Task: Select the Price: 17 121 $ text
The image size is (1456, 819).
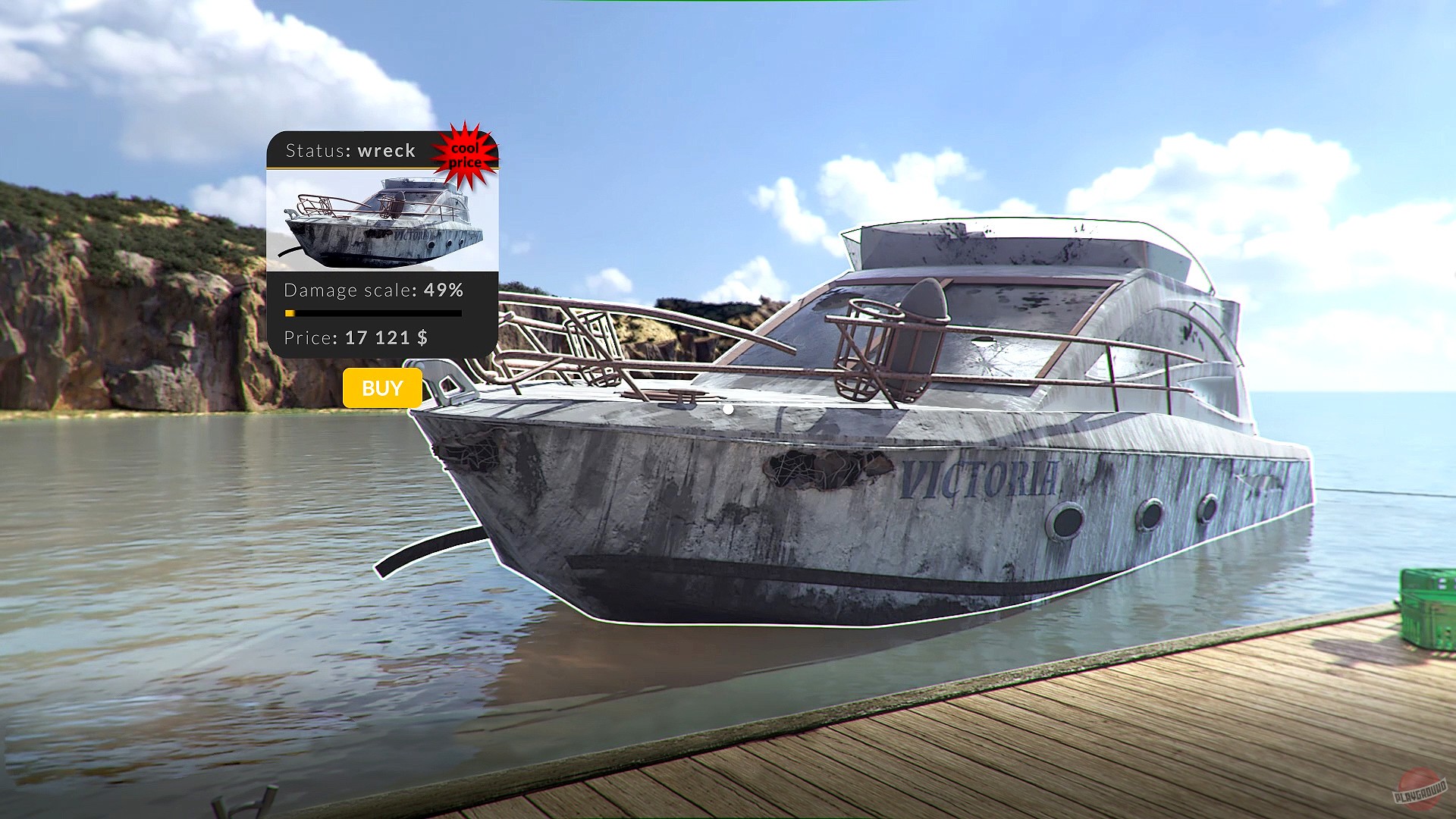Action: (x=356, y=338)
